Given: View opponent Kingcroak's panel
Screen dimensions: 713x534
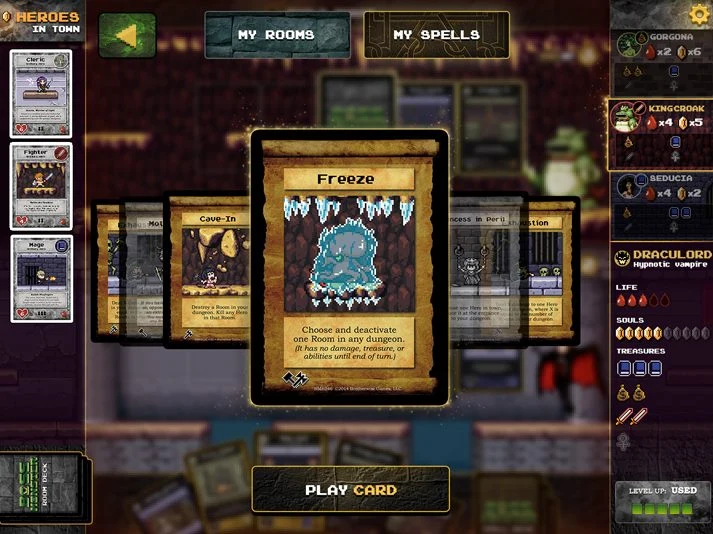Looking at the screenshot, I should point(661,134).
